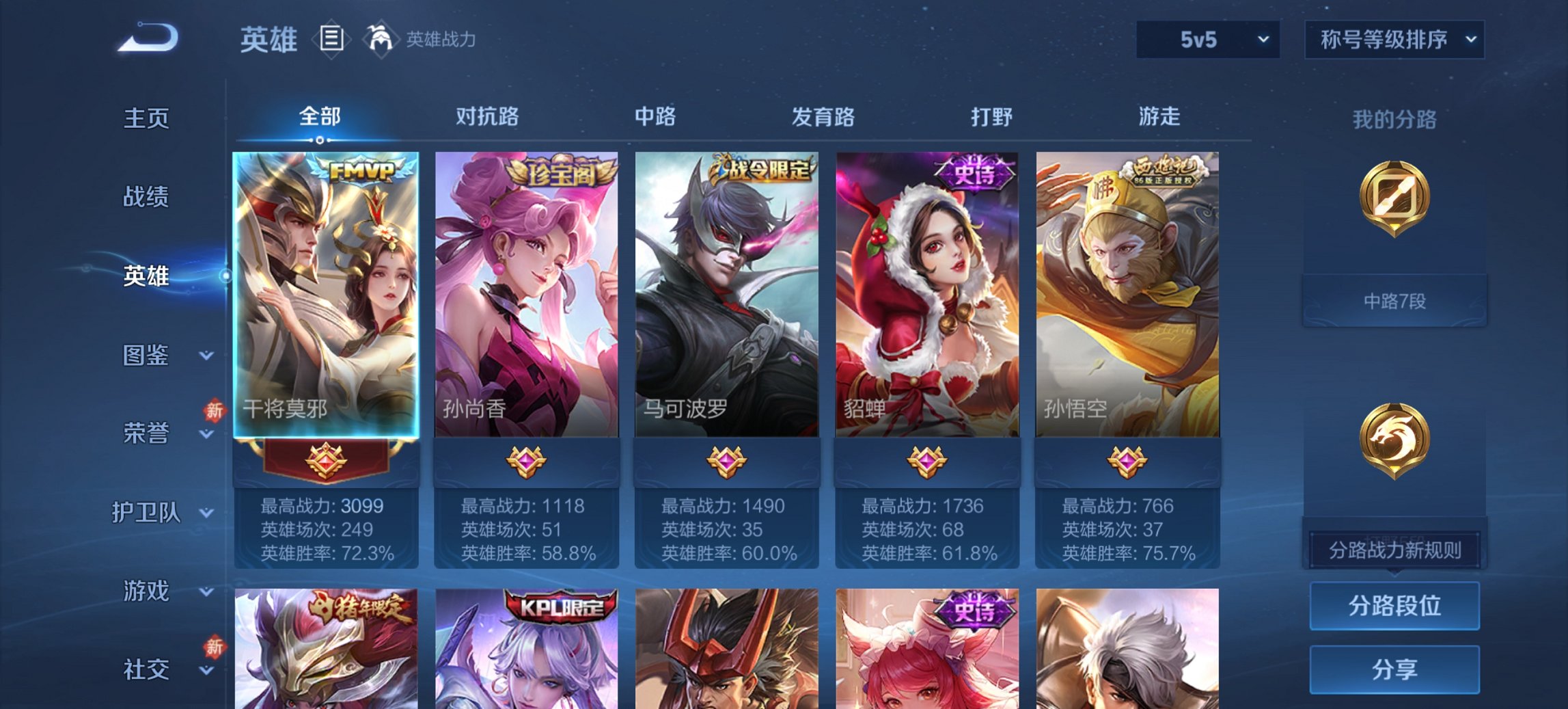Open the hero list icon beside 英雄 title
This screenshot has width=1568, height=709.
(332, 40)
